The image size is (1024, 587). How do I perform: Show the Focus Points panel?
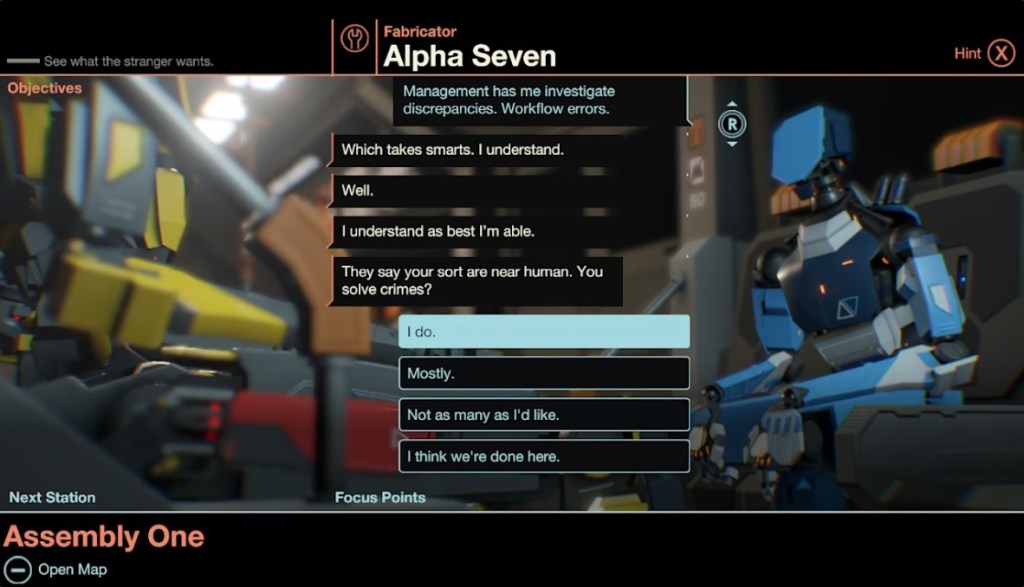pos(380,497)
